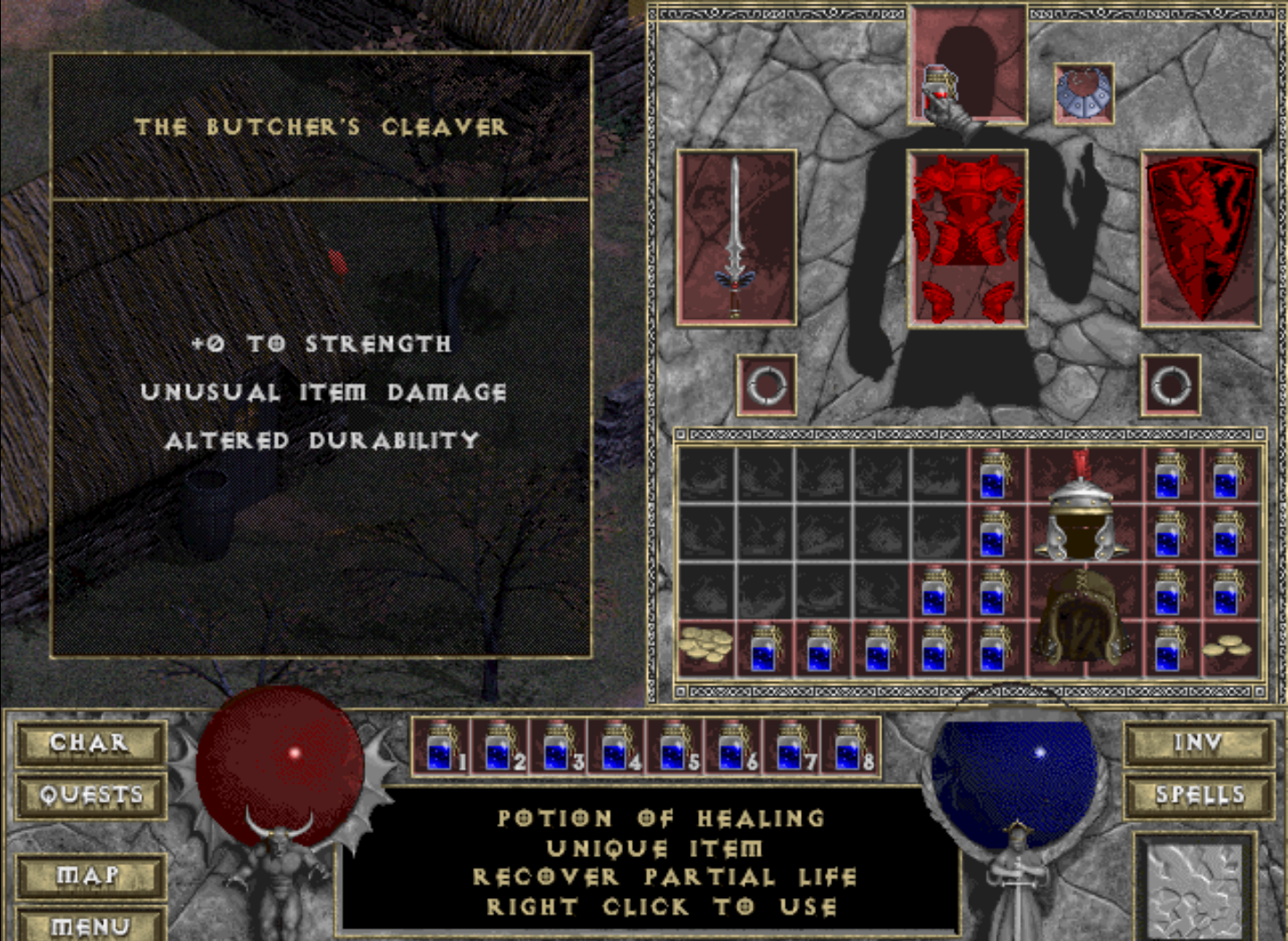The image size is (1288, 941).
Task: Click the red body armor on the character
Action: tap(968, 237)
